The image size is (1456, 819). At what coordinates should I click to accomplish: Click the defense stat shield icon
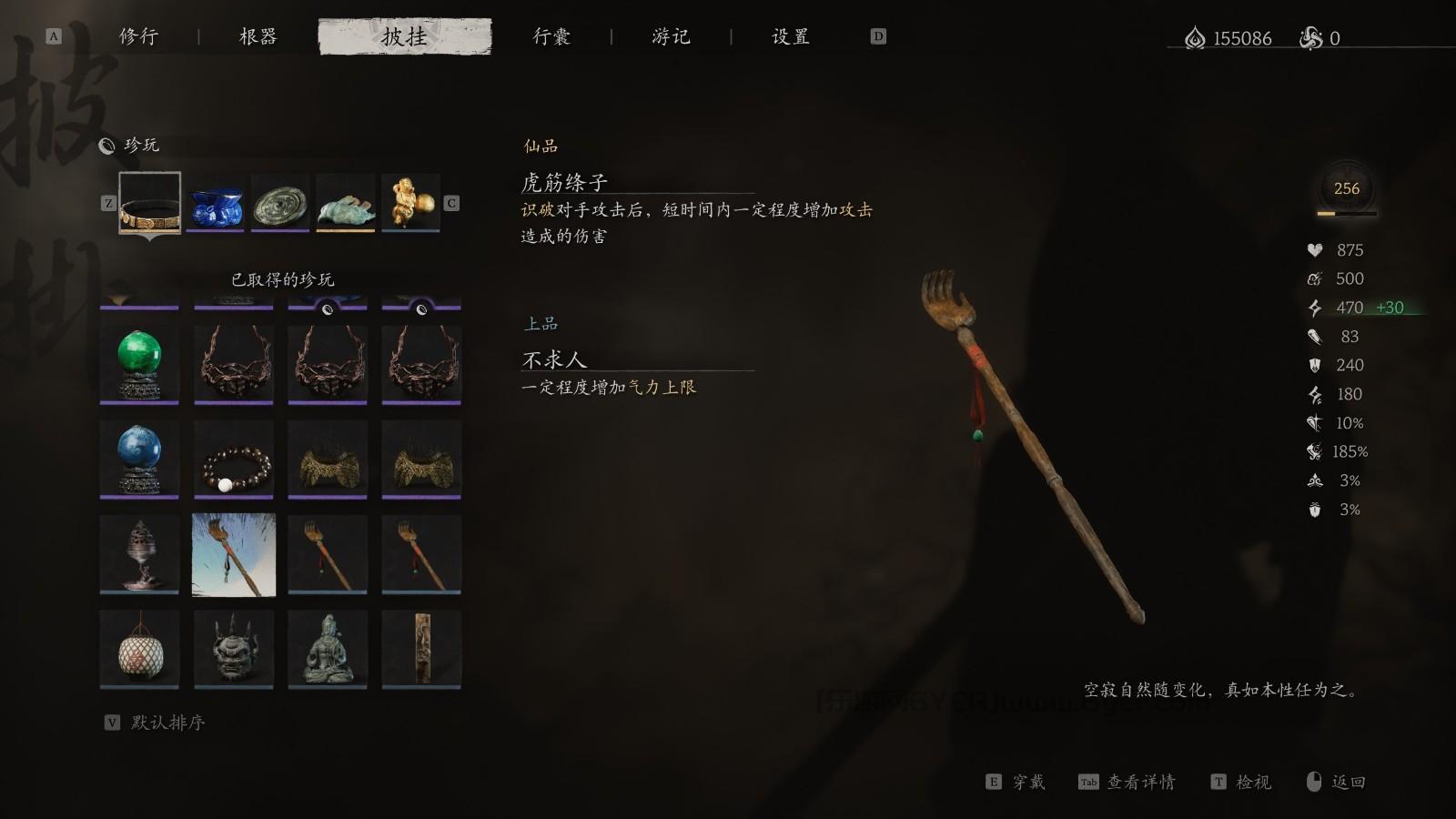(x=1315, y=365)
